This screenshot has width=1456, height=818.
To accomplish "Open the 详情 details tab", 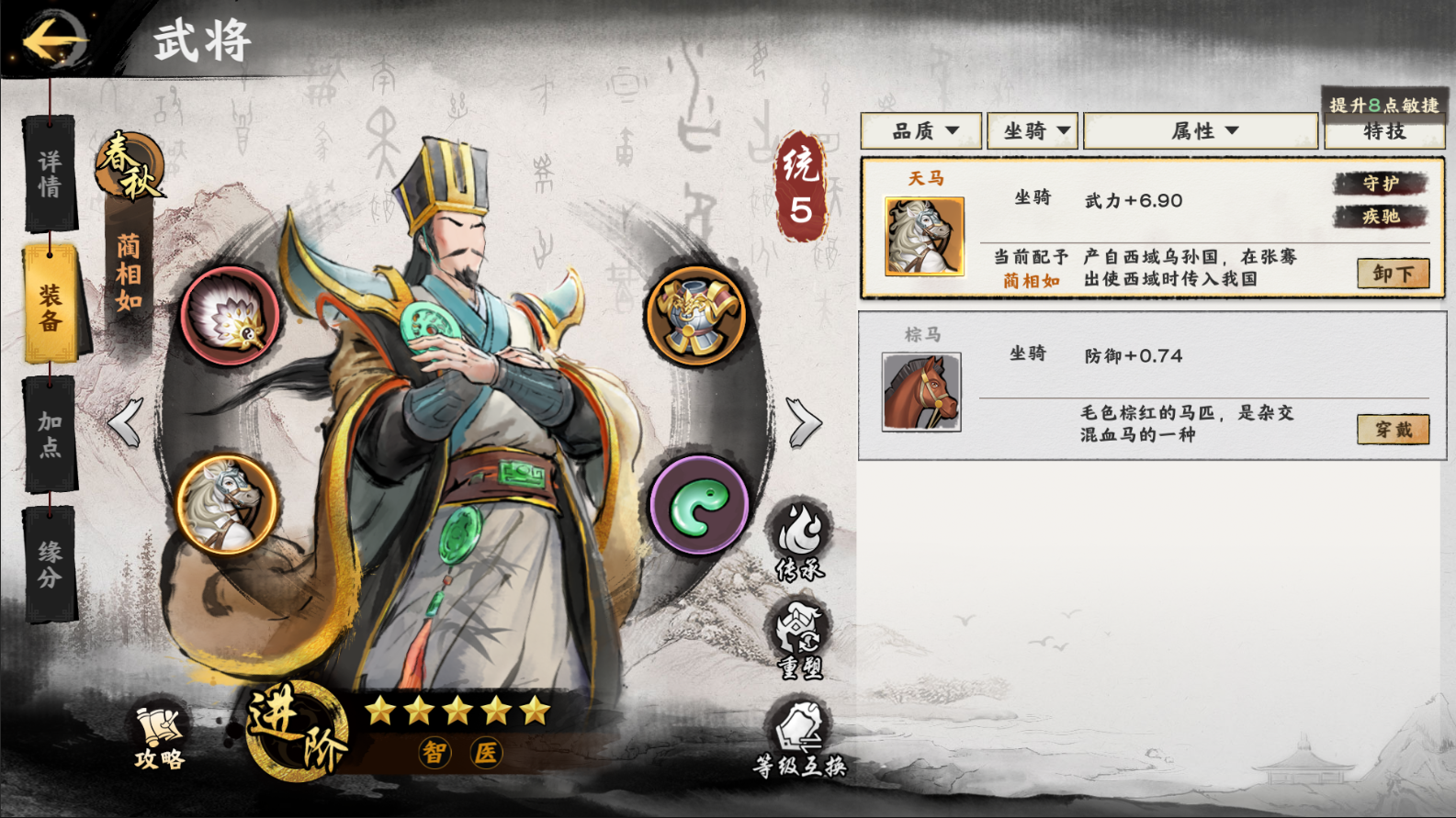I will coord(50,174).
